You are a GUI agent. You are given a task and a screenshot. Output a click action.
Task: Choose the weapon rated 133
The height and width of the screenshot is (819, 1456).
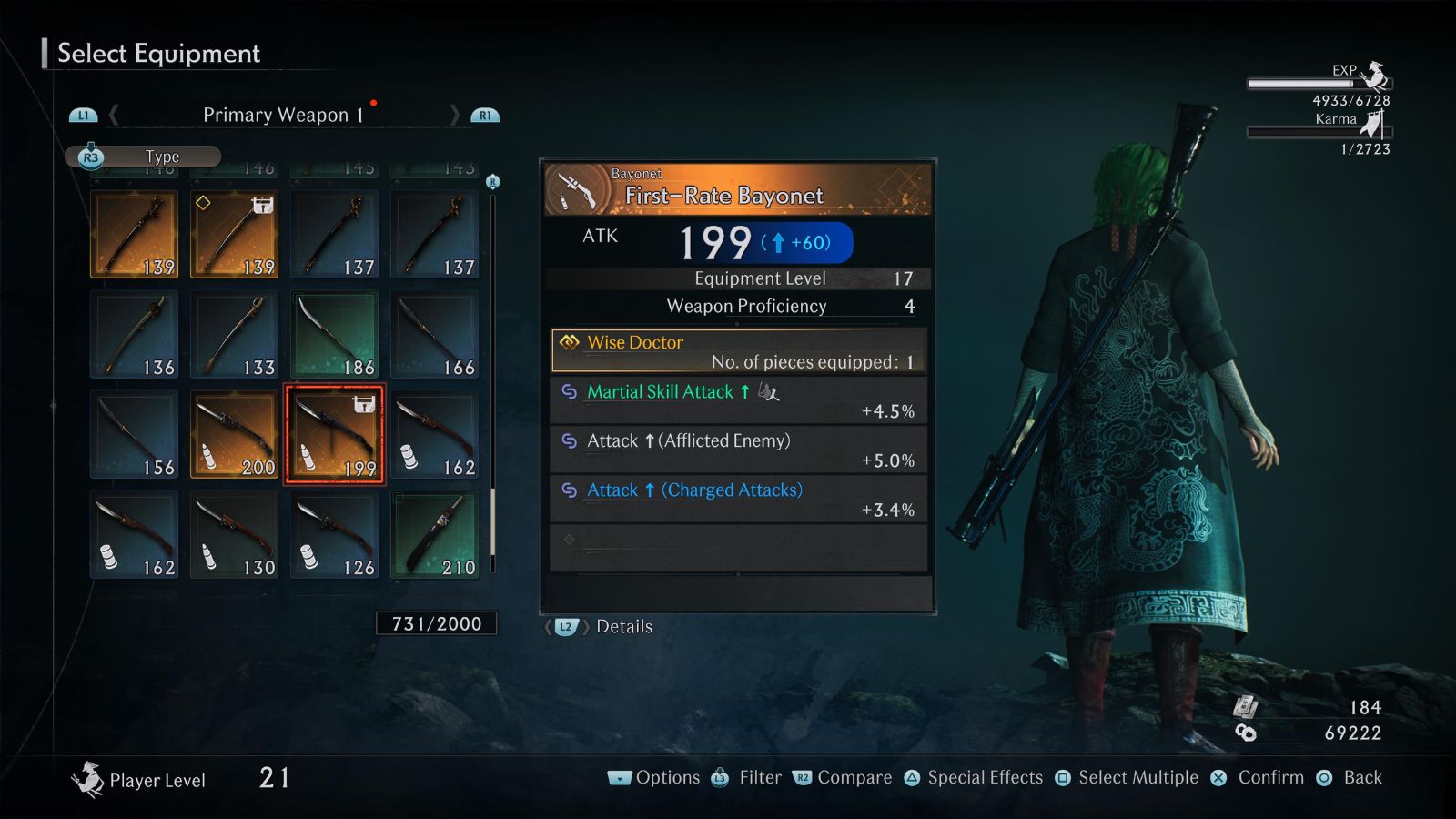click(x=234, y=334)
